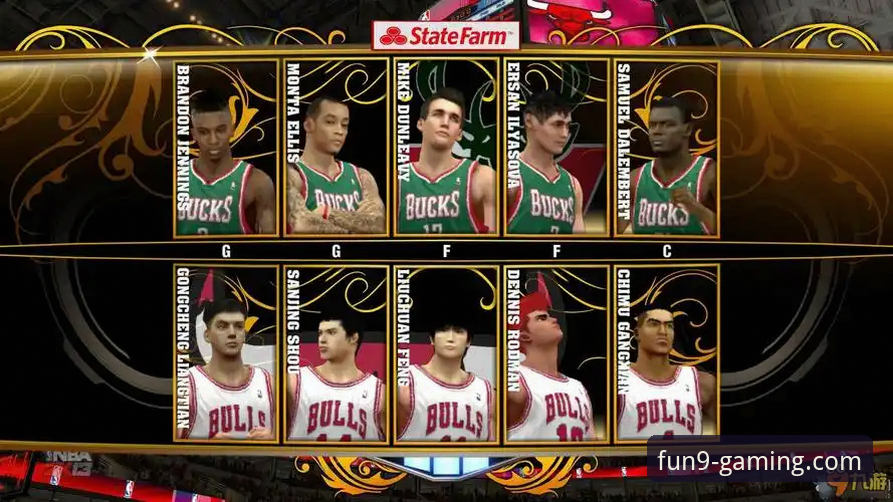
Task: Pick the Ersan Ilyasova card
Action: 556,148
